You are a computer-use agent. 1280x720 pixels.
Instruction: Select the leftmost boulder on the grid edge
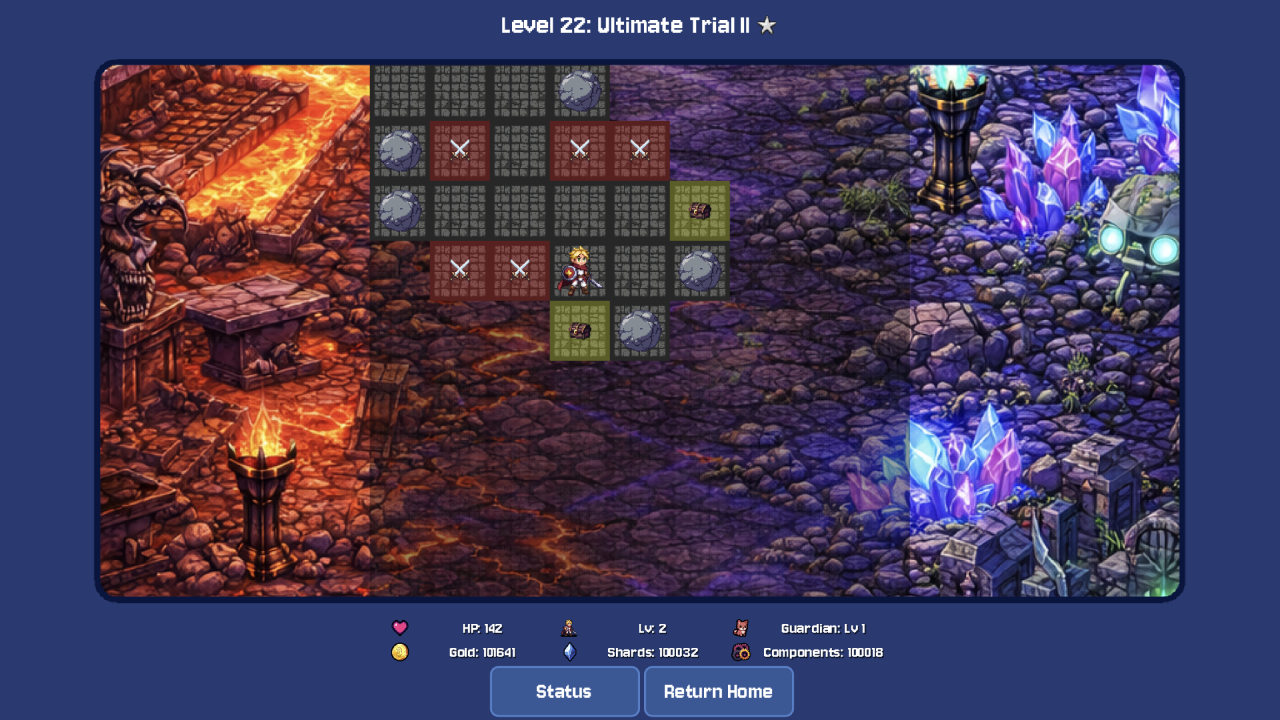tap(400, 152)
